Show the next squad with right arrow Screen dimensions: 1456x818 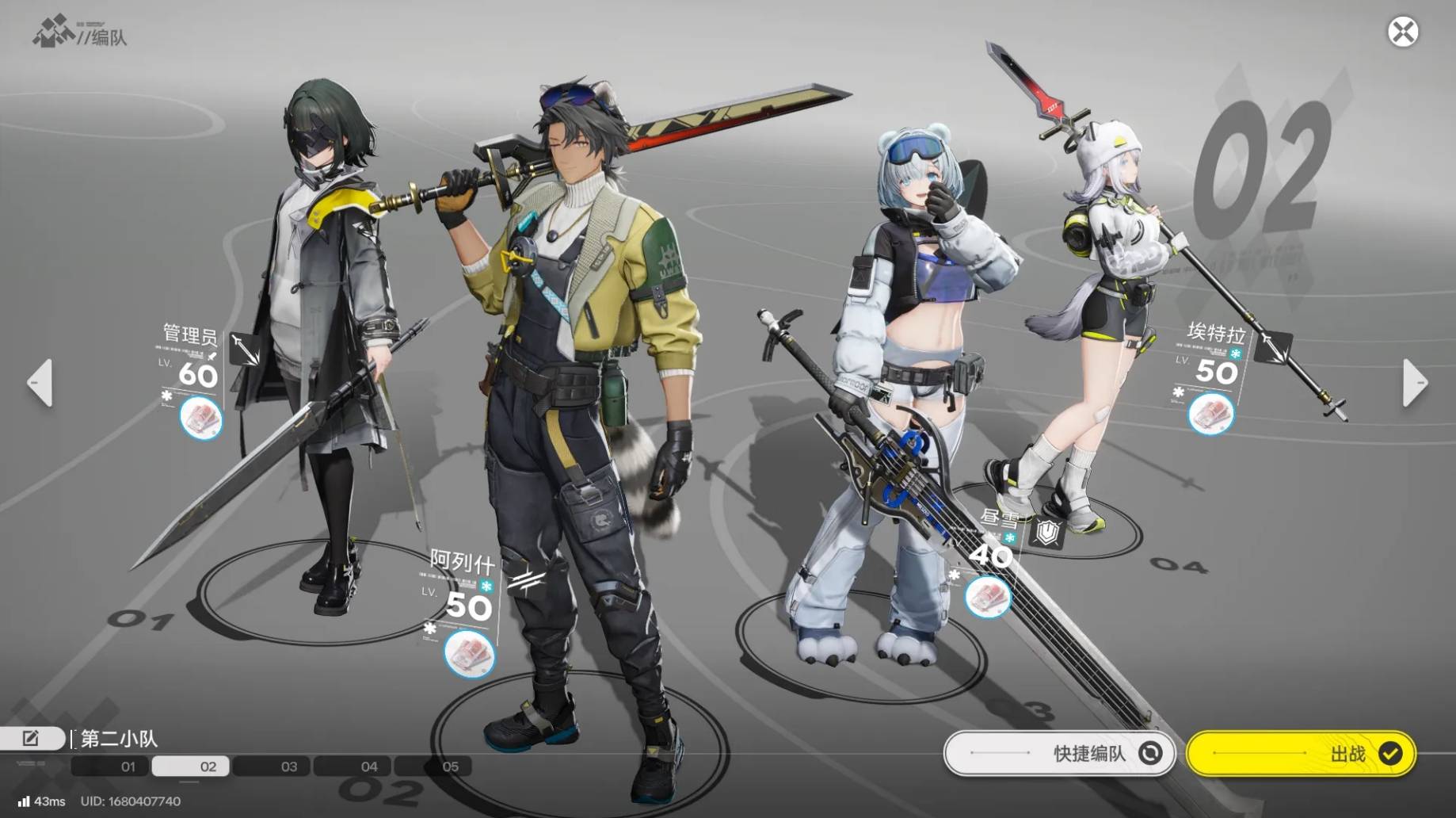pyautogui.click(x=1415, y=383)
